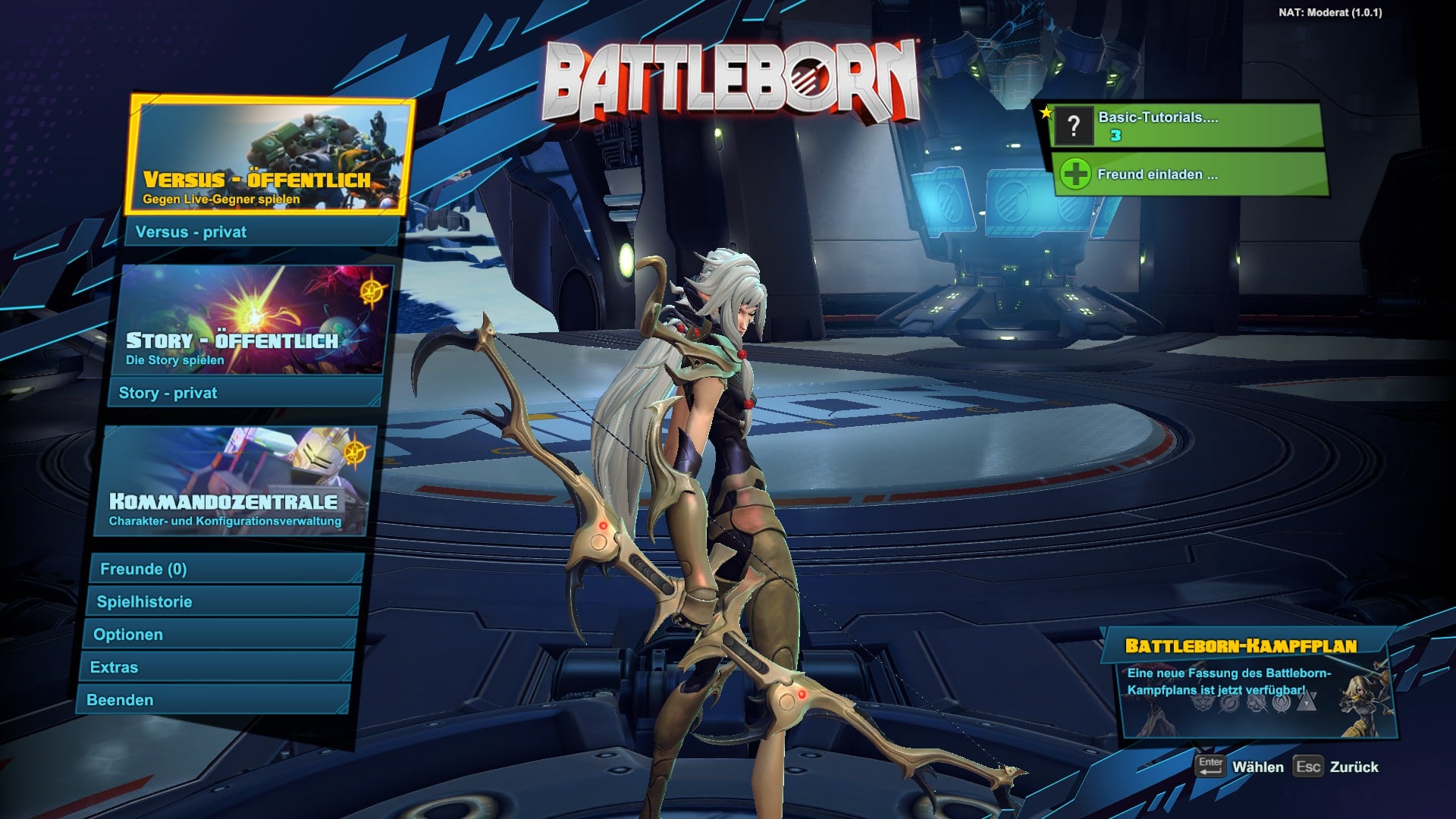Select Versus - Öffentlich mode
Viewport: 1456px width, 819px height.
point(269,155)
